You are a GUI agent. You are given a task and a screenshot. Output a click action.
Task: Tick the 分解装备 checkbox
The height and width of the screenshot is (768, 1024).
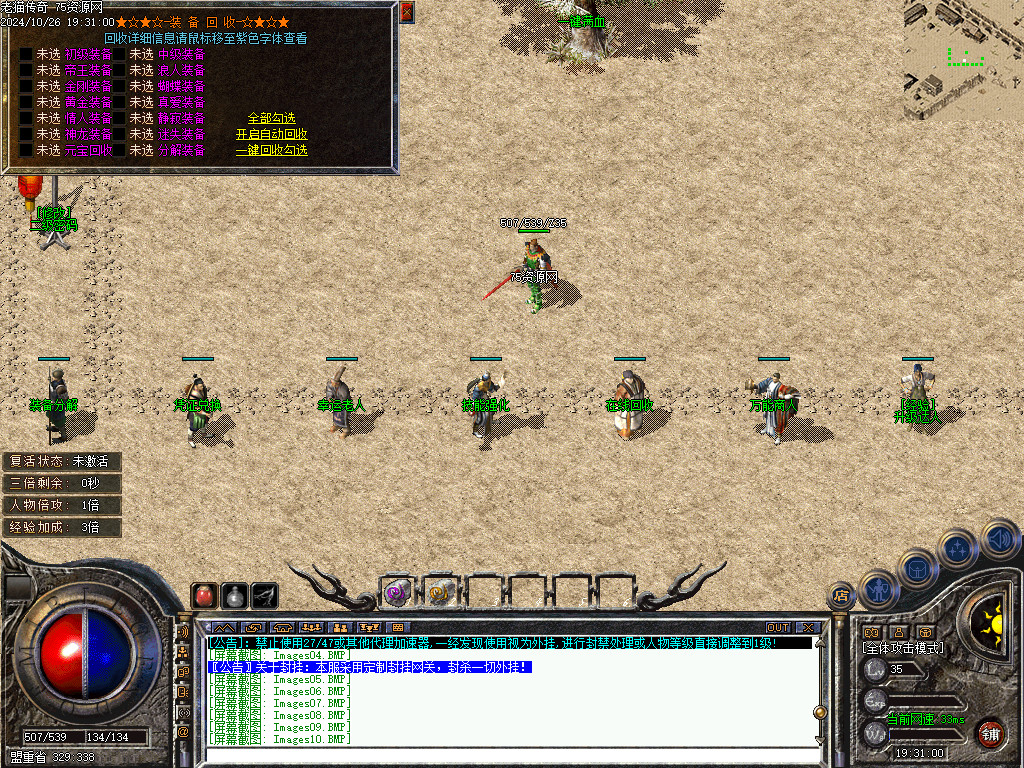pyautogui.click(x=119, y=150)
